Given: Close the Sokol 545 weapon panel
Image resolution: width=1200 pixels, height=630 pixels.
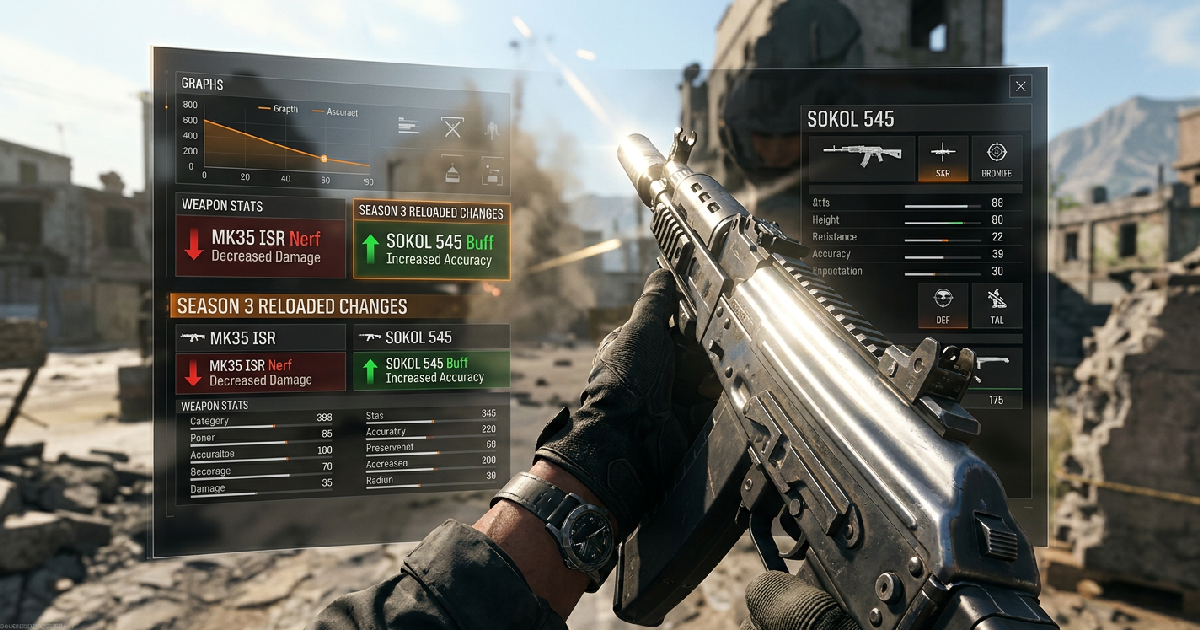Looking at the screenshot, I should 1020,87.
